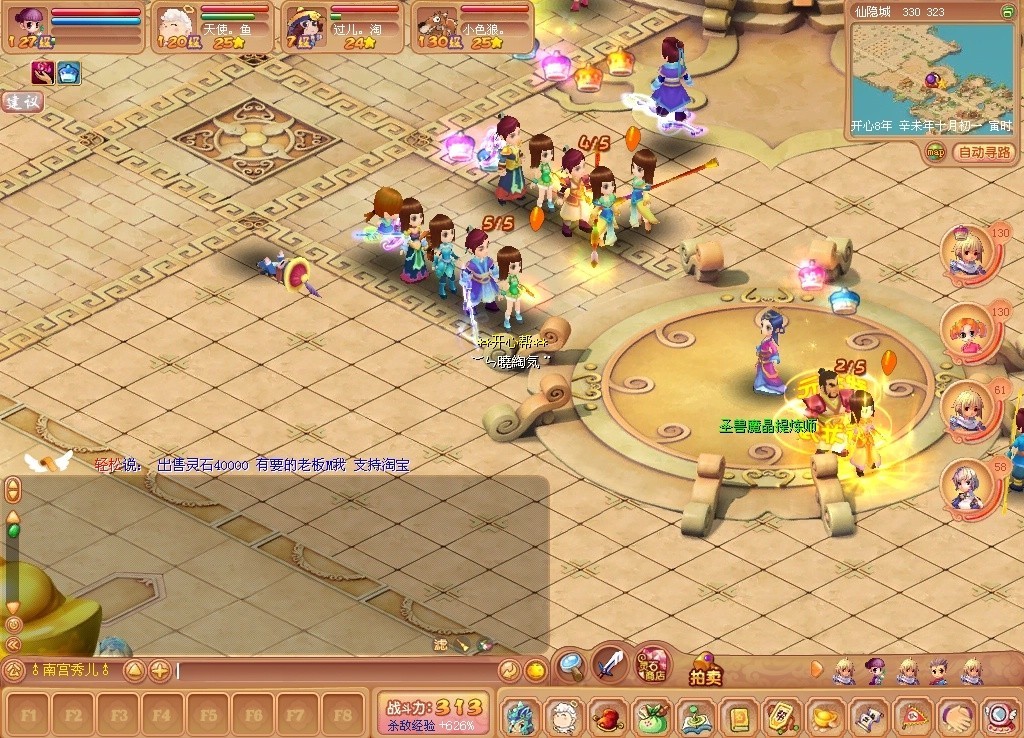Viewport: 1024px width, 738px height.
Task: Activate the sword attack icon
Action: [609, 663]
